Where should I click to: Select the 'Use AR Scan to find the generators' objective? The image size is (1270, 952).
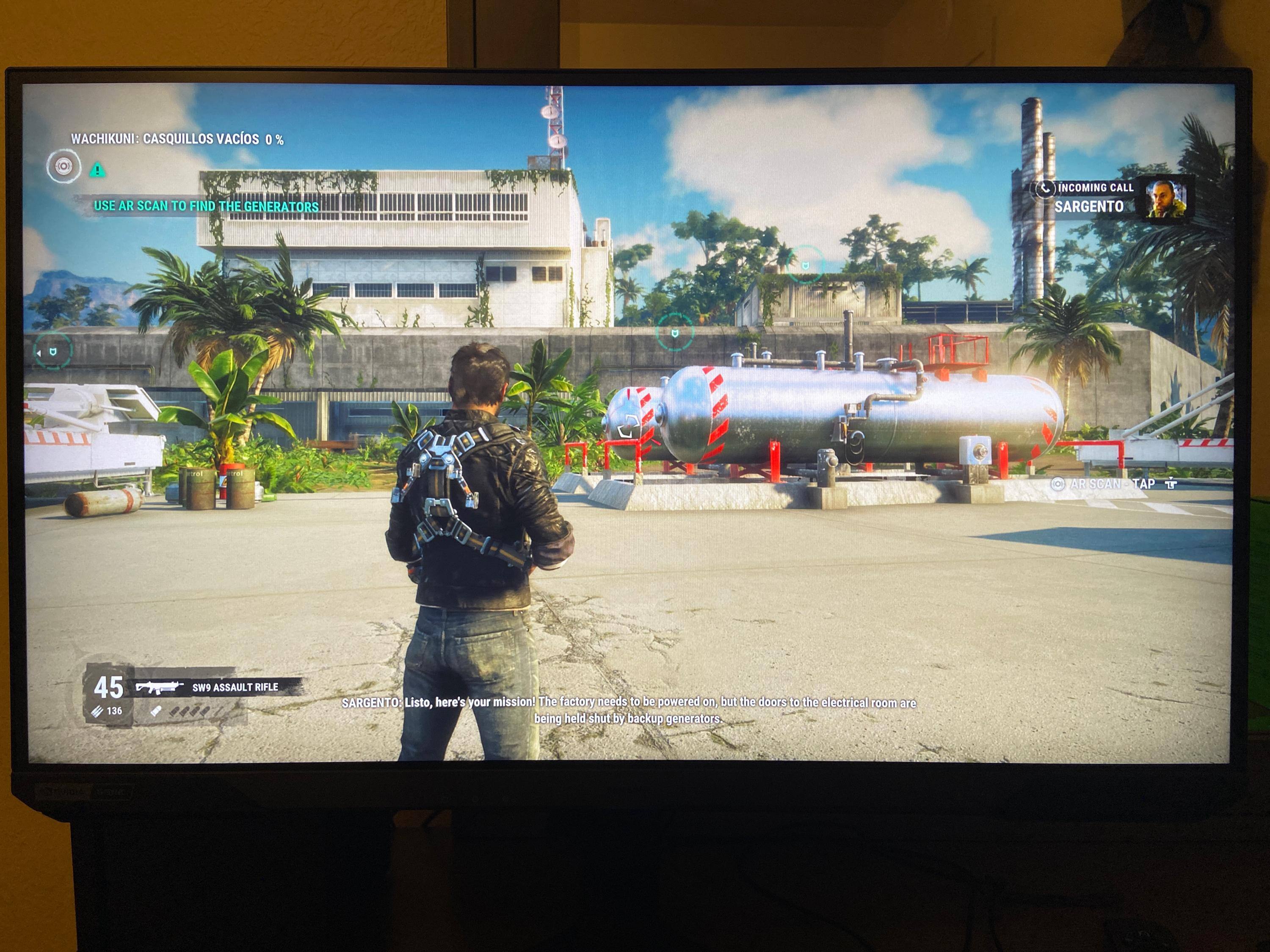(206, 206)
